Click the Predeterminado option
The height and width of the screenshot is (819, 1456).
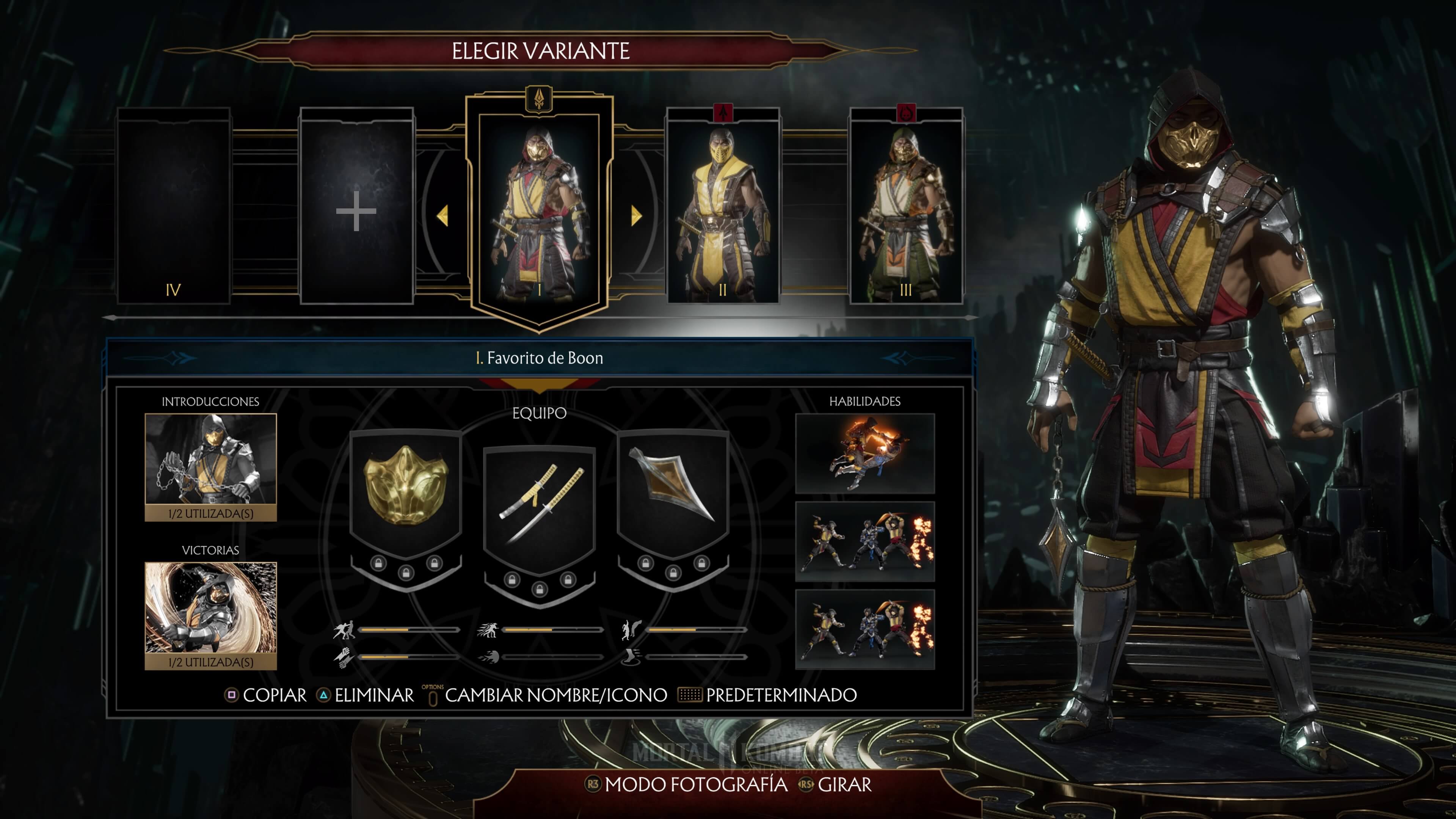[768, 695]
